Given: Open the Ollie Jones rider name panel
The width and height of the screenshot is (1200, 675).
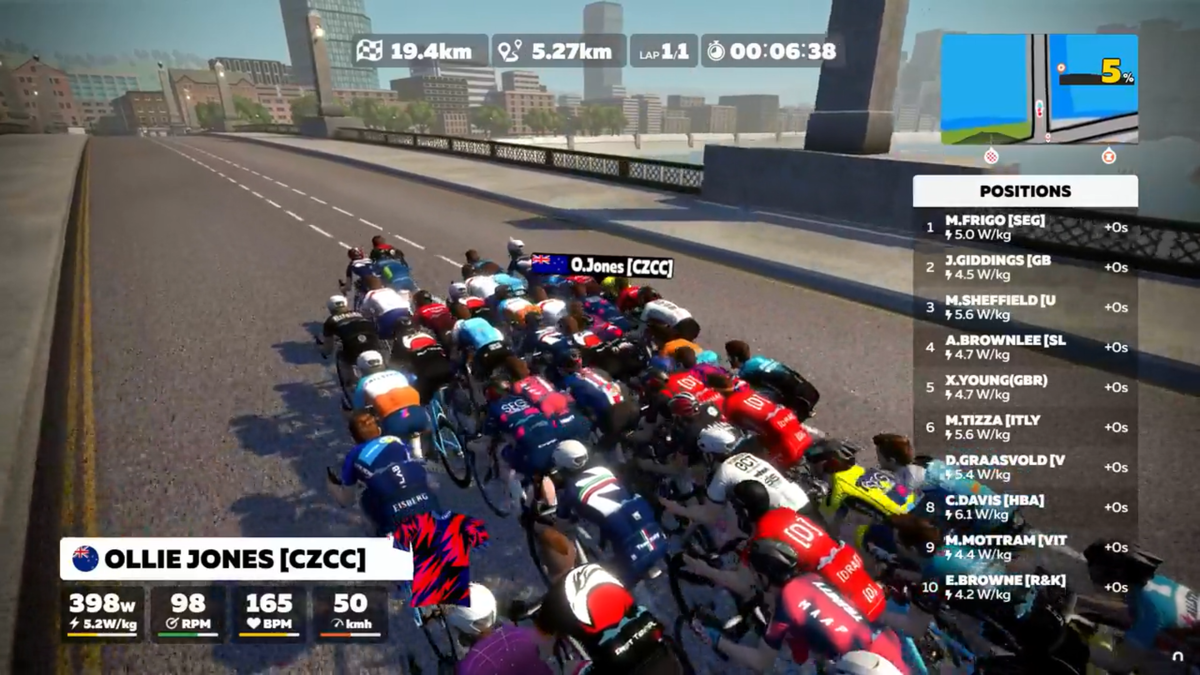Looking at the screenshot, I should tap(236, 559).
